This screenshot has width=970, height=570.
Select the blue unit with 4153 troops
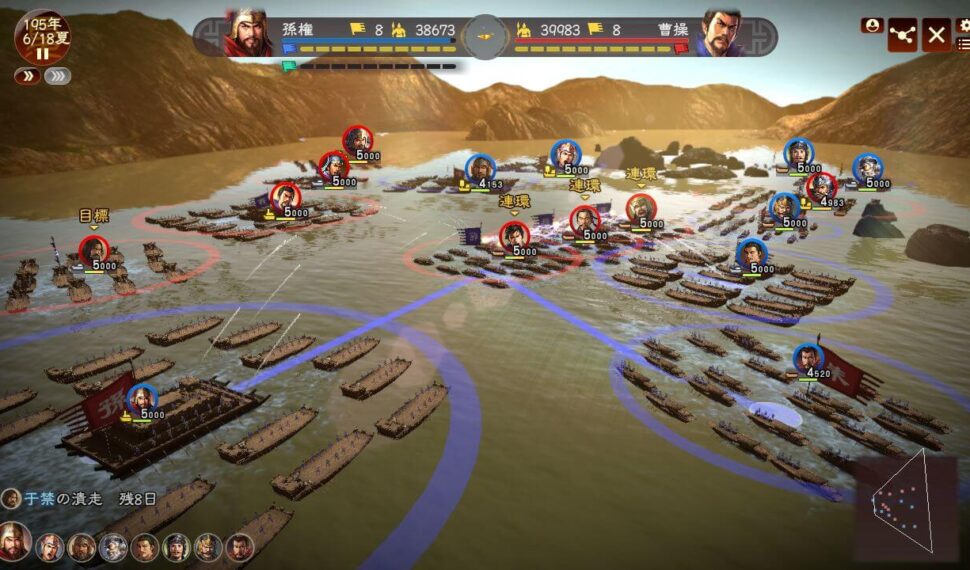click(480, 169)
